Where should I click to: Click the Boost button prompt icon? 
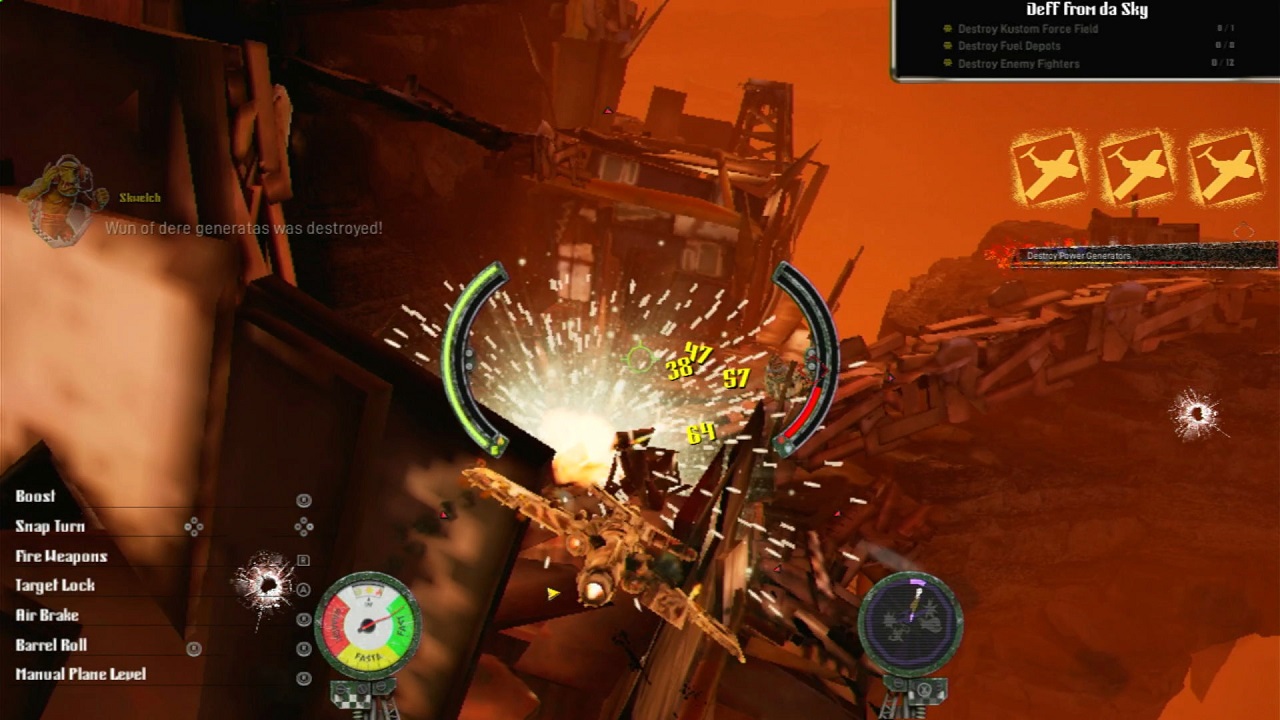point(305,497)
